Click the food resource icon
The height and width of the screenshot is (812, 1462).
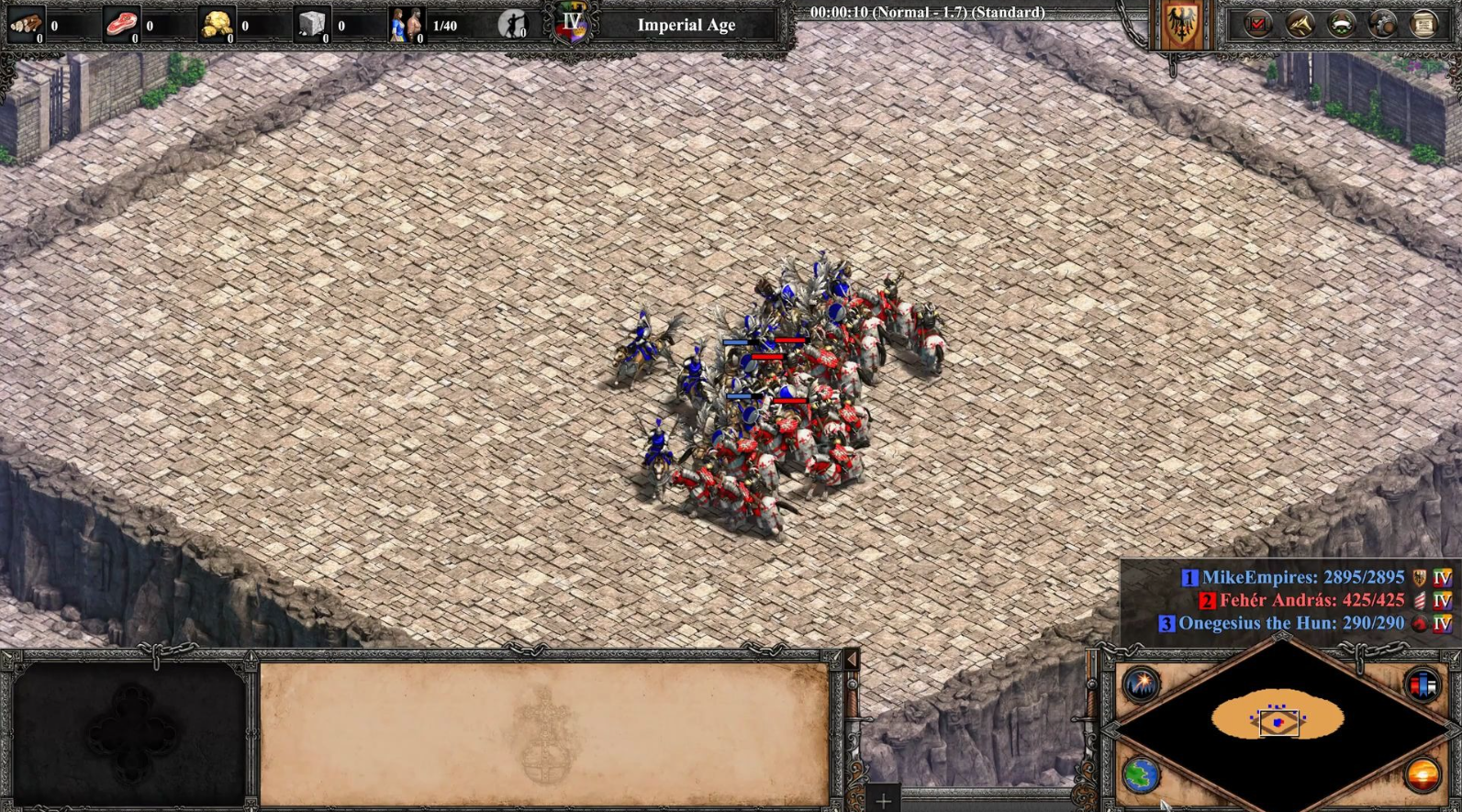[120, 24]
